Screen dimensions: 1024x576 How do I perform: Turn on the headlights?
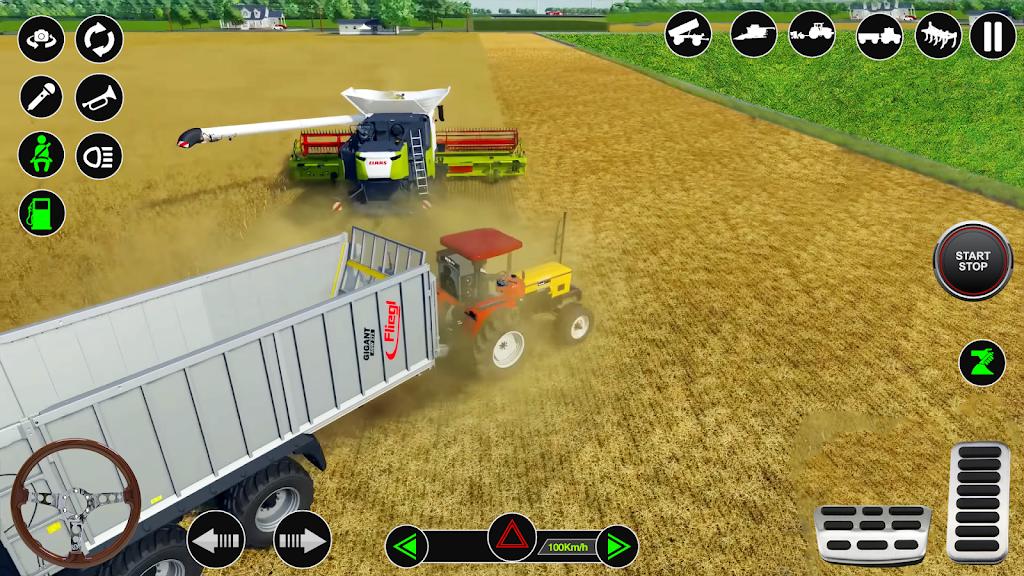click(99, 155)
